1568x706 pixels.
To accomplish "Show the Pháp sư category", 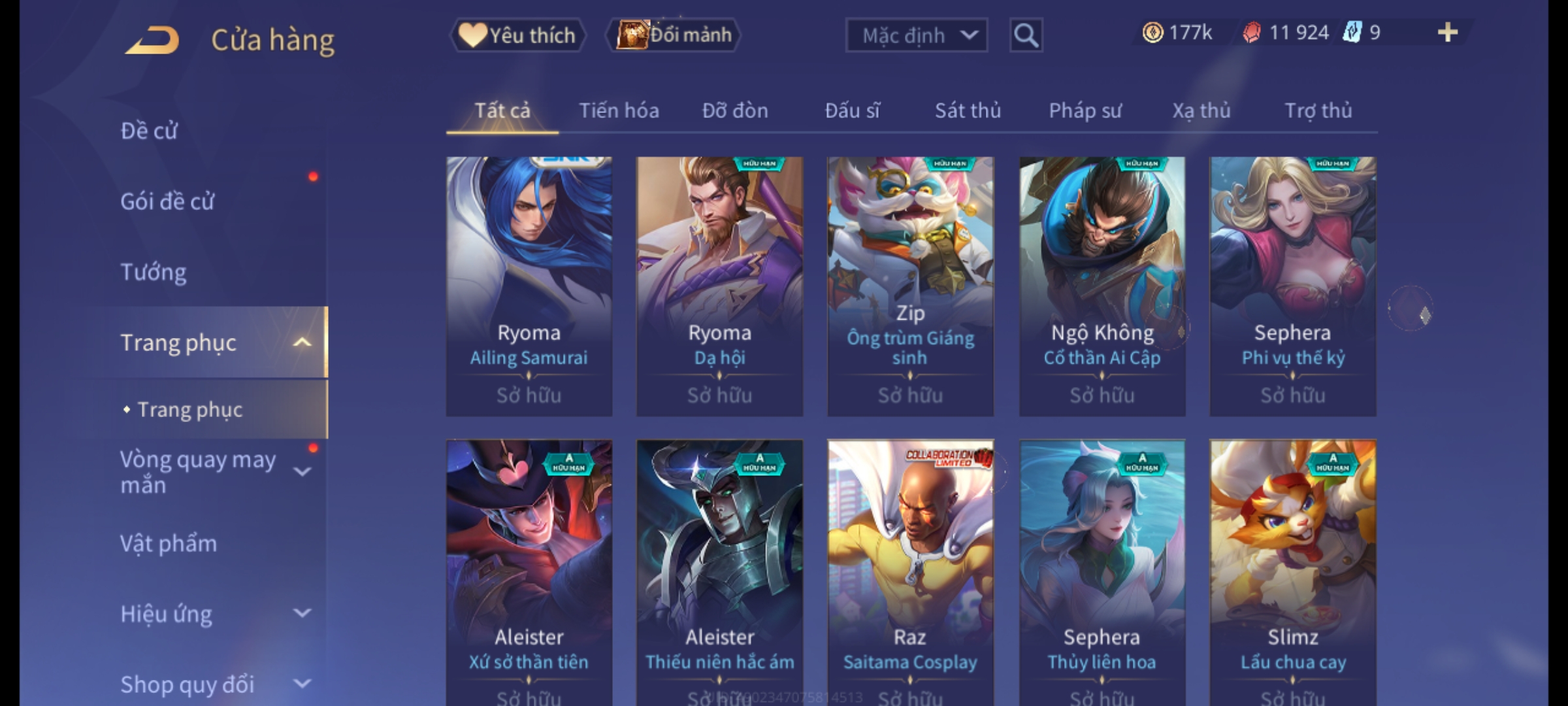I will tap(1085, 110).
